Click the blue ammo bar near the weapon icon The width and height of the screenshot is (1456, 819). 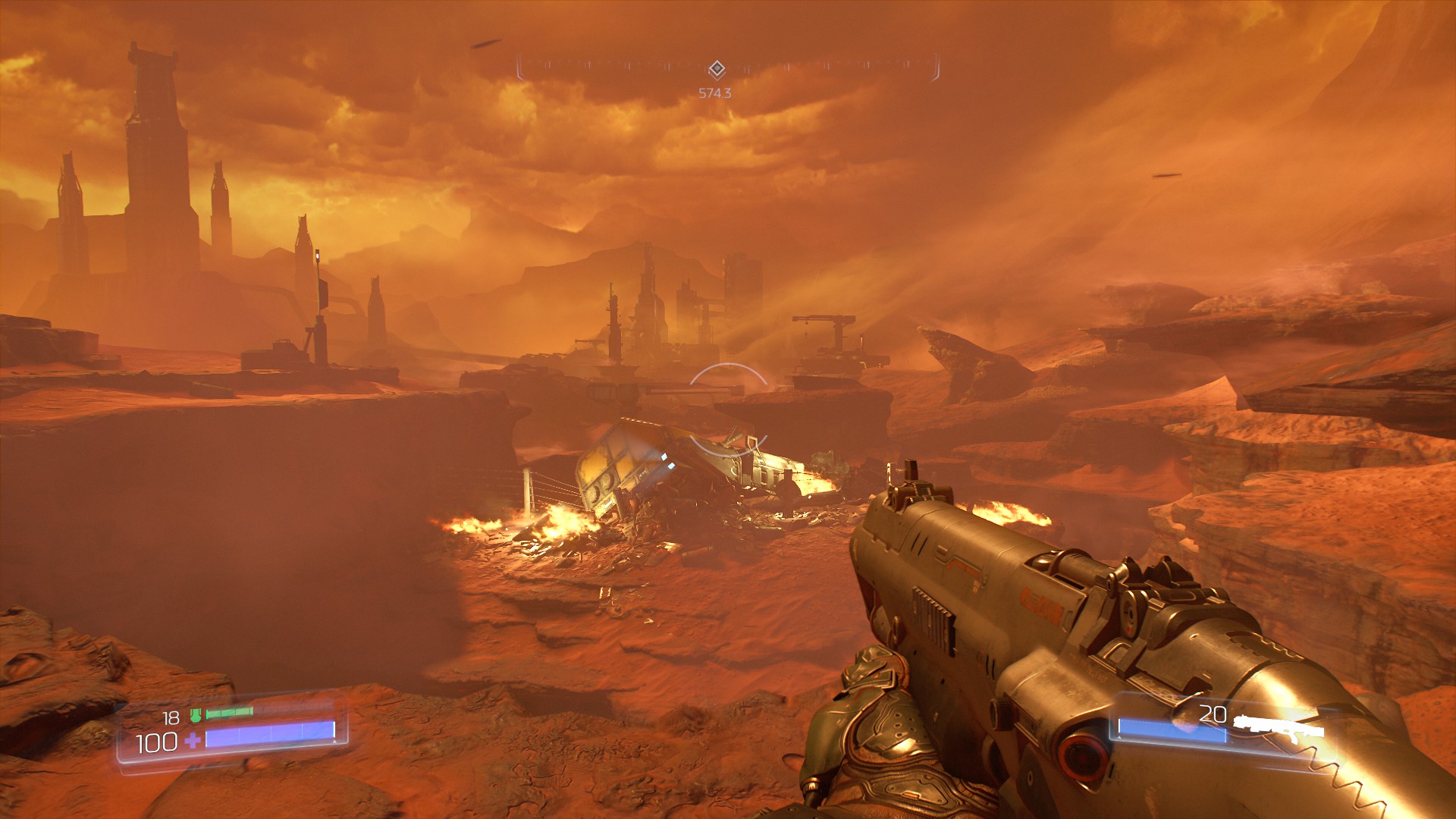pos(1172,730)
